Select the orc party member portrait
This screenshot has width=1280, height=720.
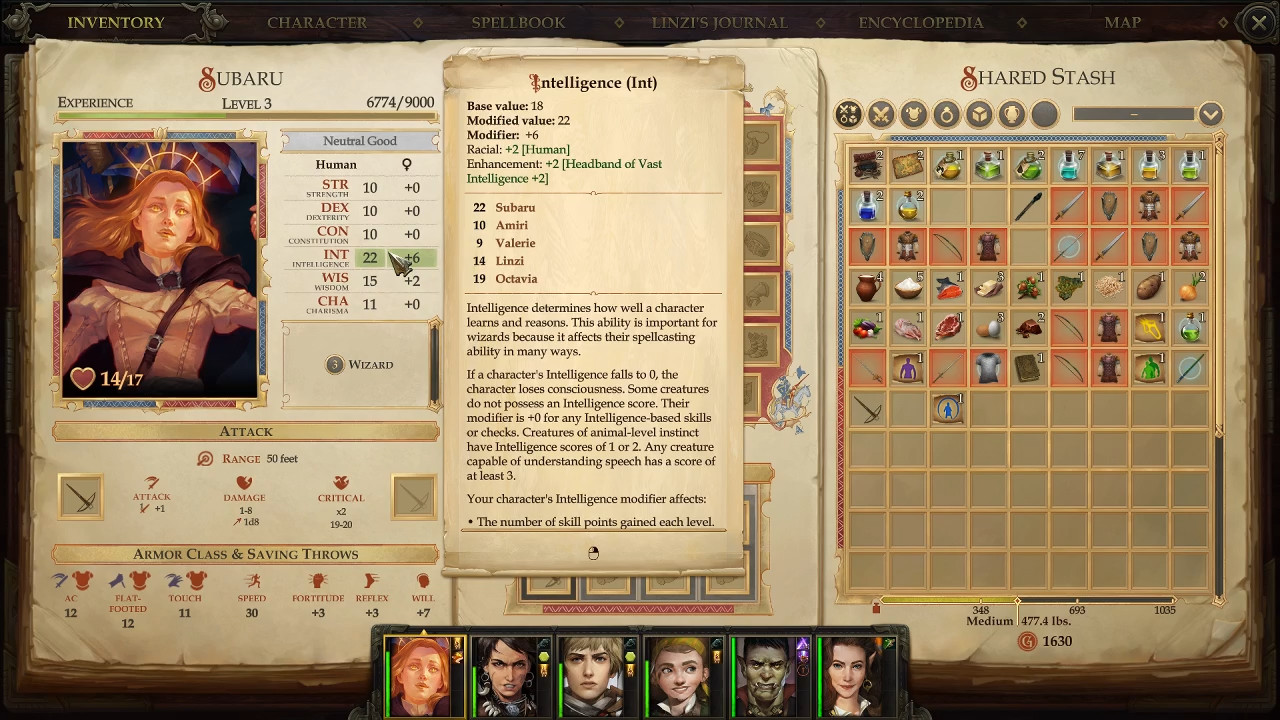(x=769, y=676)
